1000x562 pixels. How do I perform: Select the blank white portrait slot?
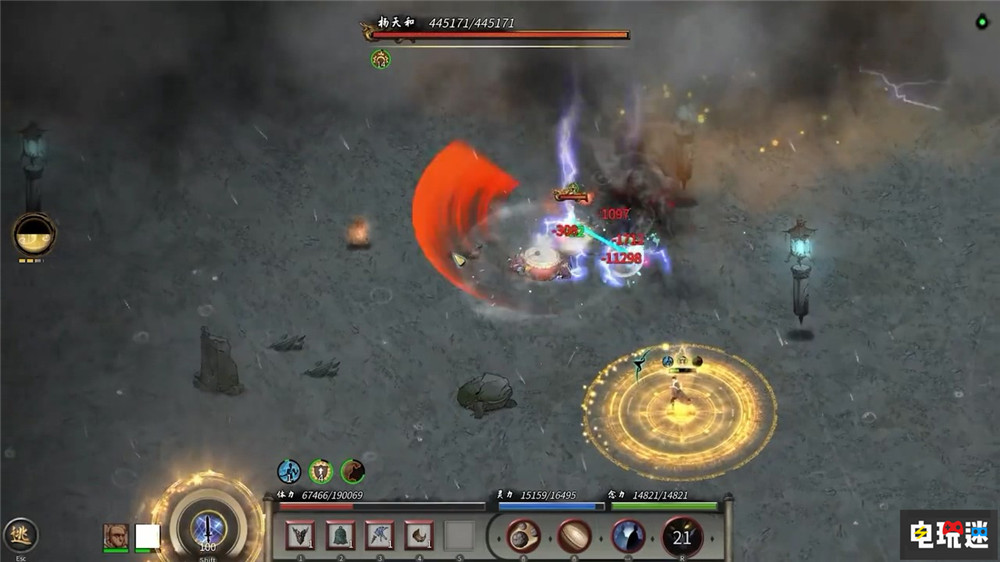(x=148, y=537)
